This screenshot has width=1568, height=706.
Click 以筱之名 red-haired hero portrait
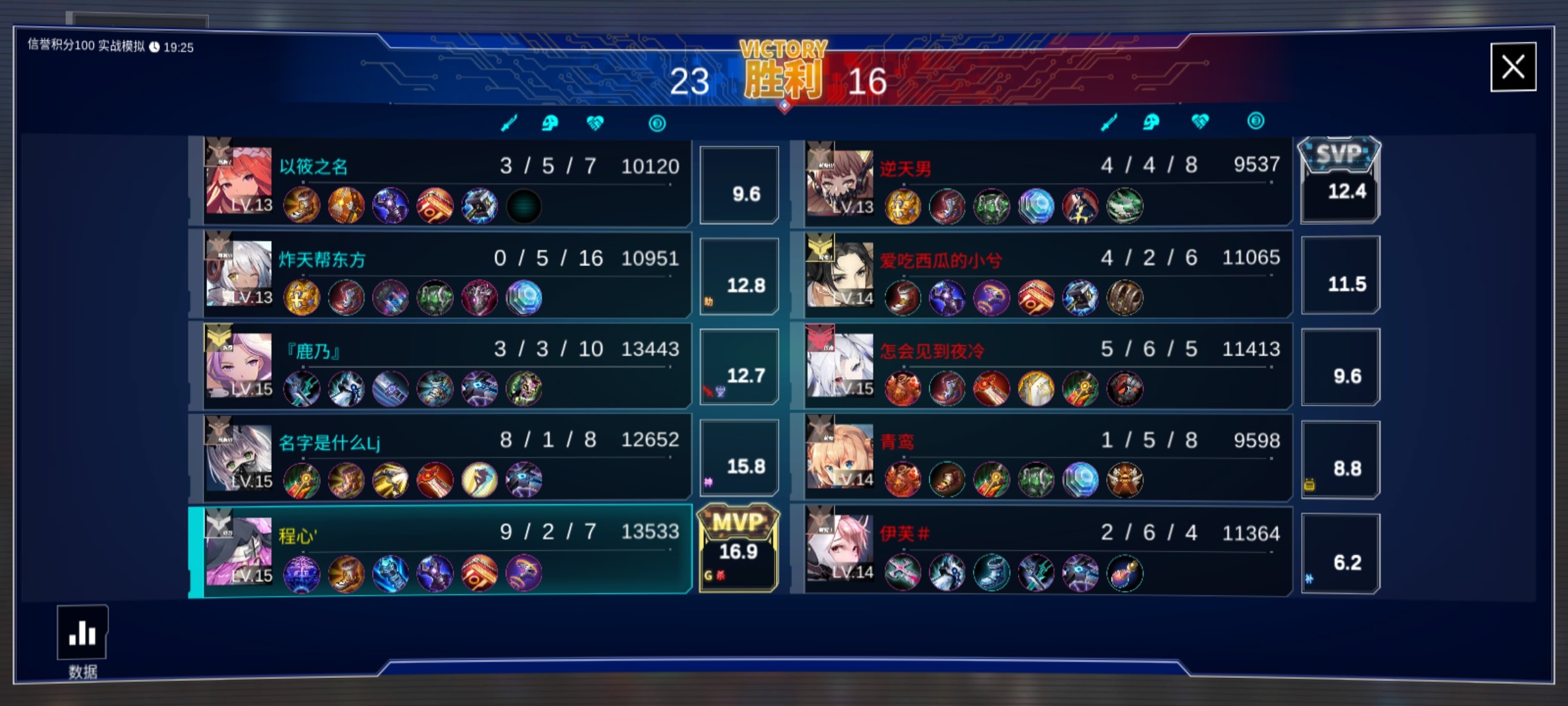pos(238,181)
